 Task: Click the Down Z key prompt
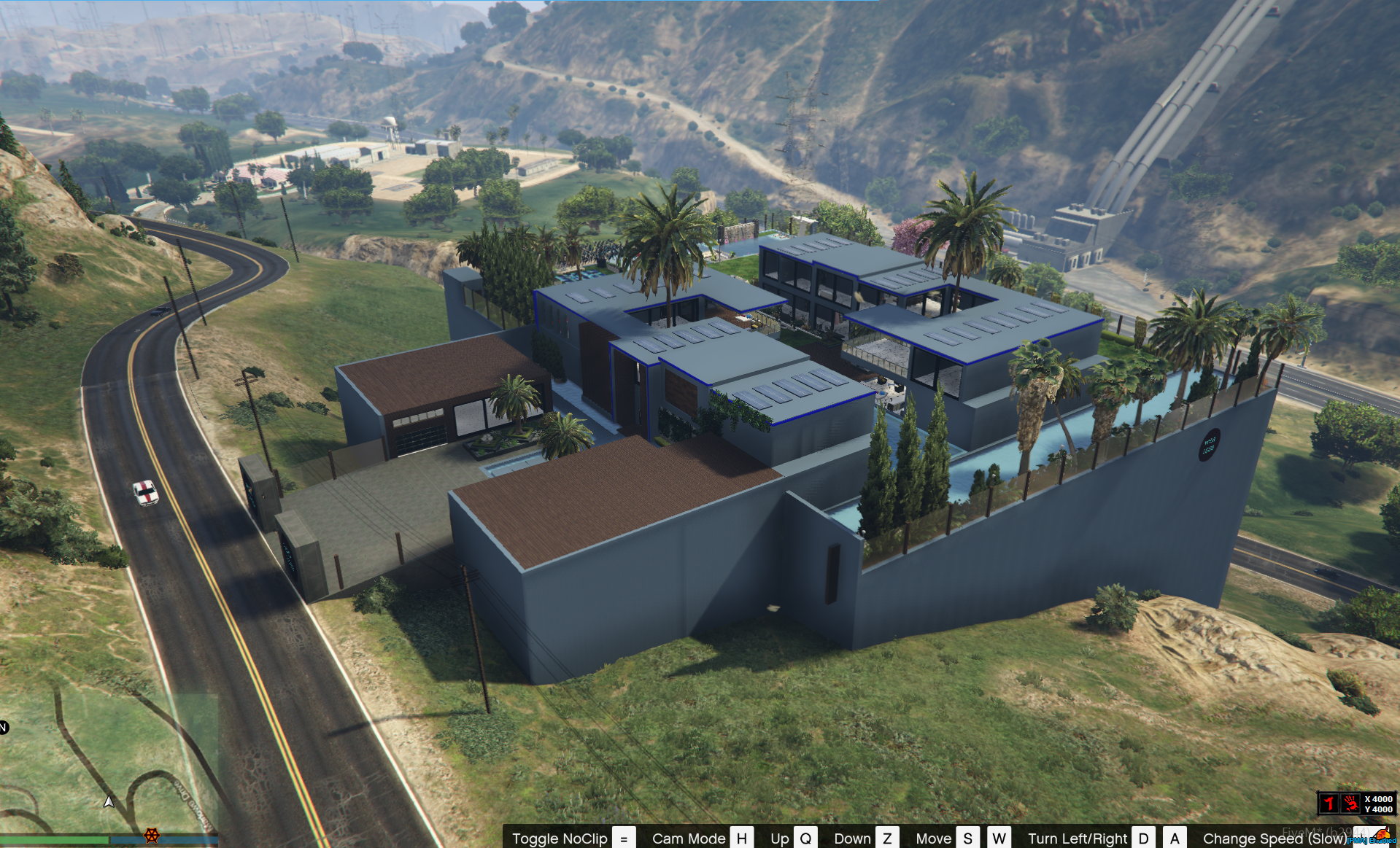[x=888, y=839]
